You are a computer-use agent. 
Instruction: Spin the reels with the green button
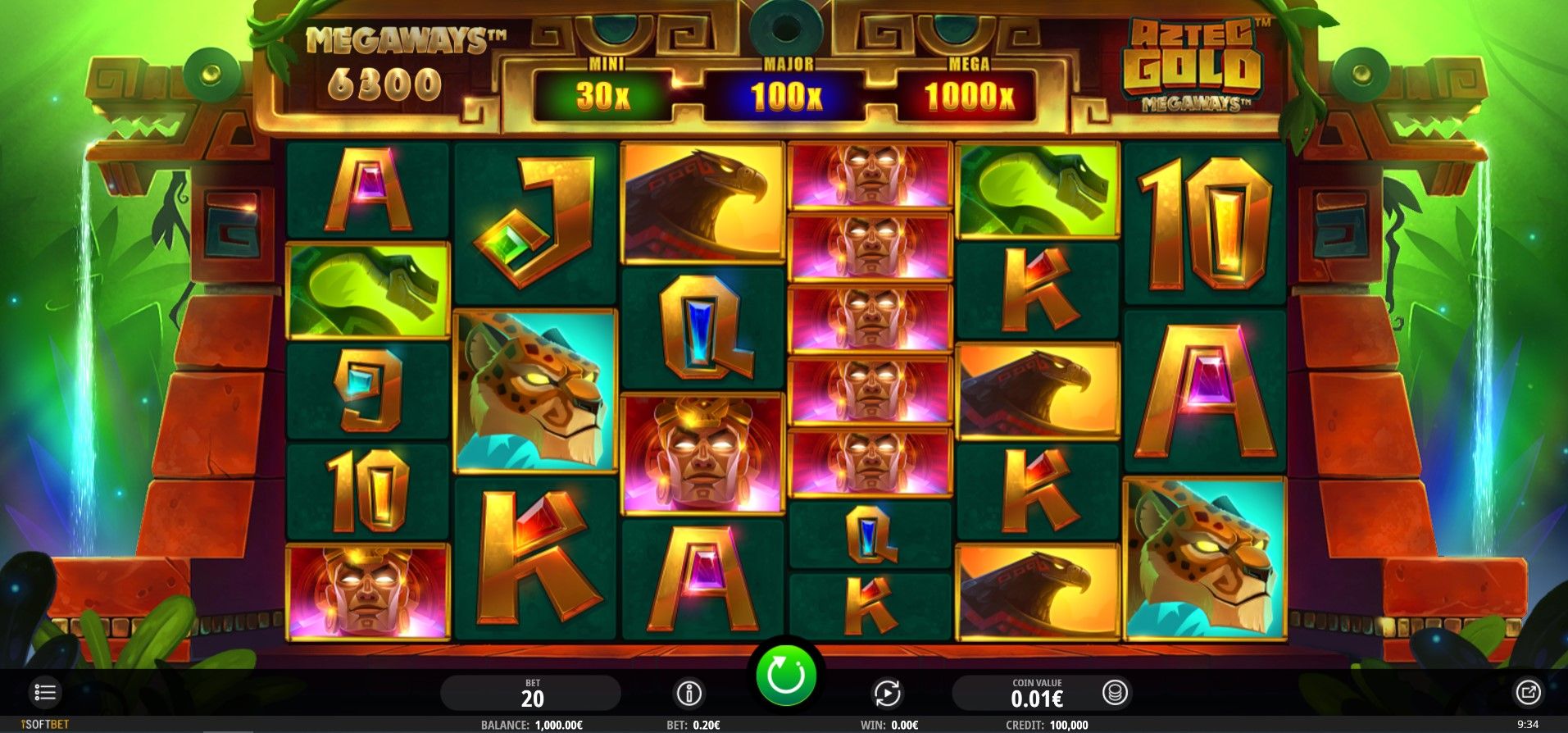pos(786,676)
